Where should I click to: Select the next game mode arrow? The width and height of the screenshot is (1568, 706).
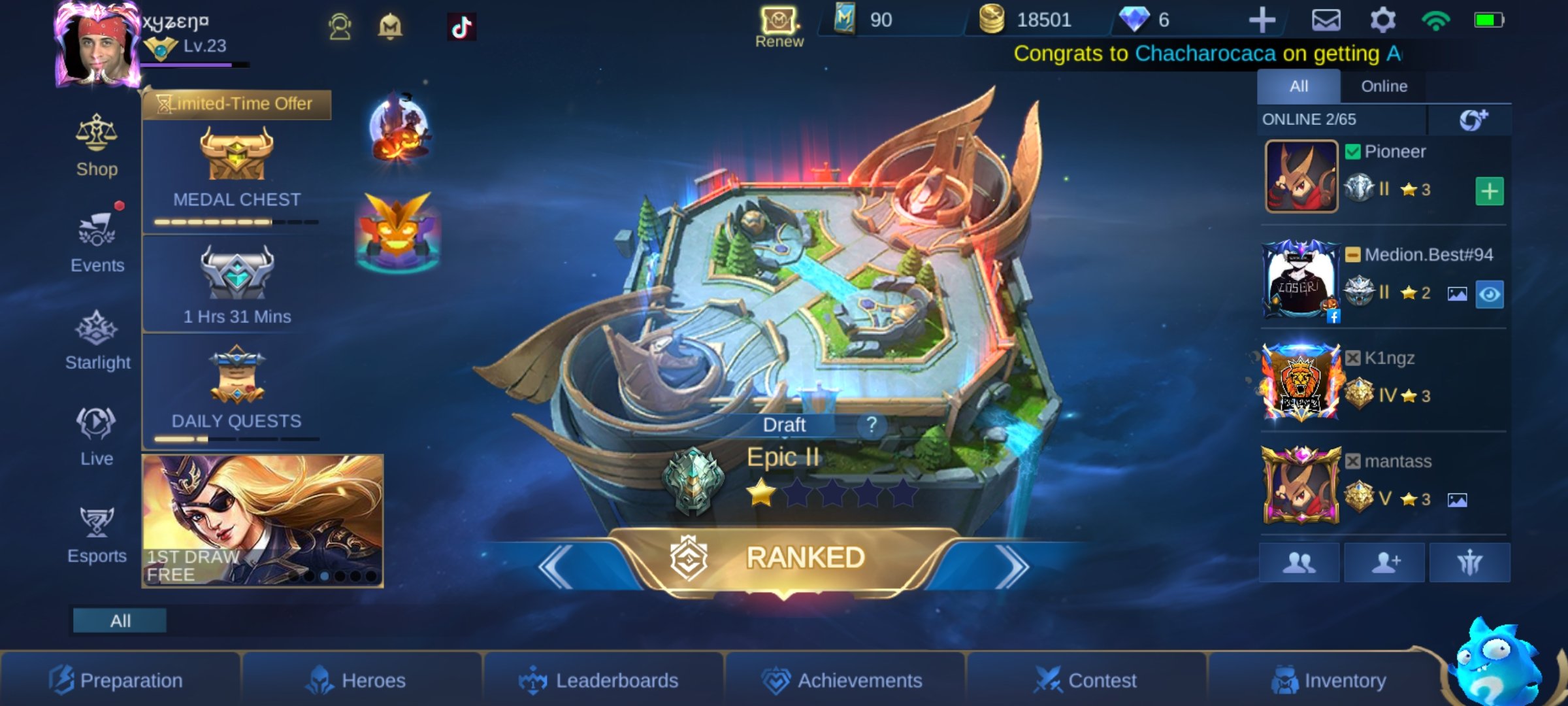click(x=1011, y=566)
